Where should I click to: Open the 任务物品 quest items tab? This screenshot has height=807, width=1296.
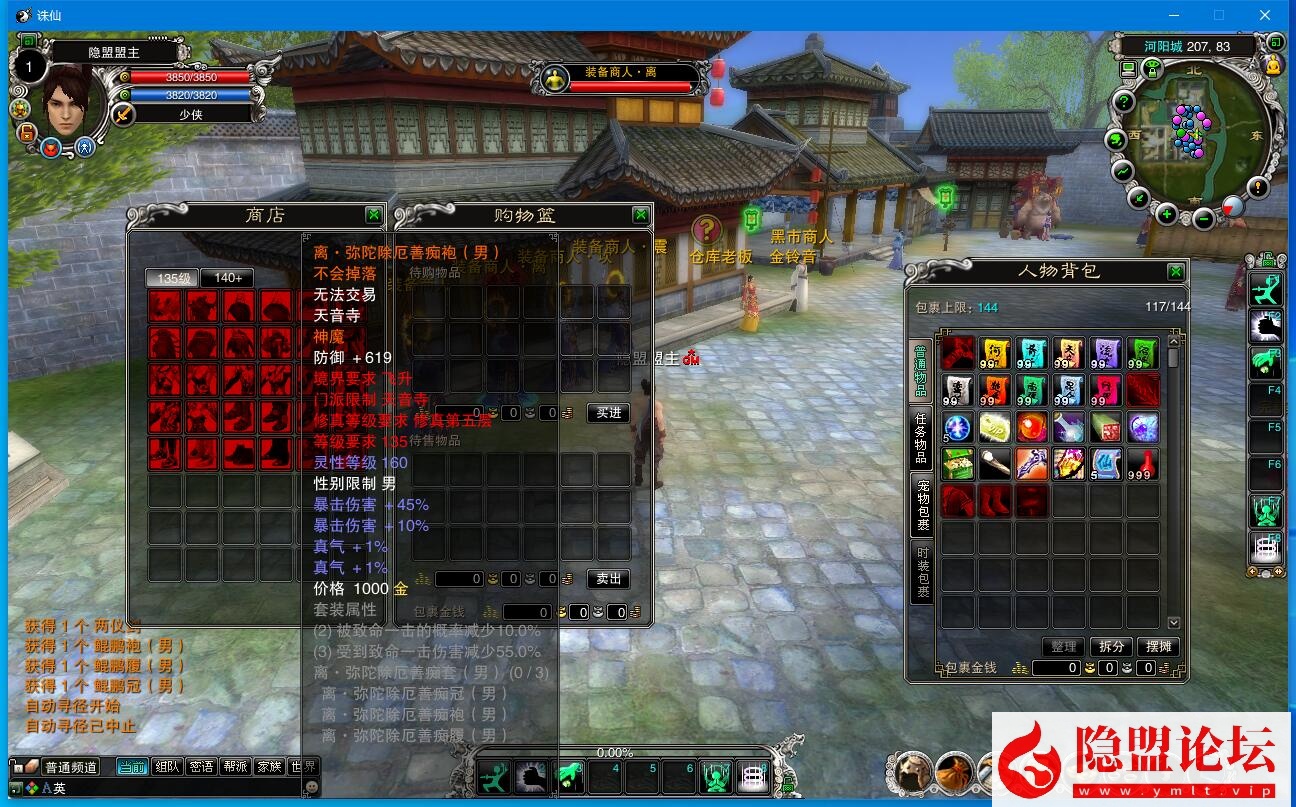[x=921, y=440]
